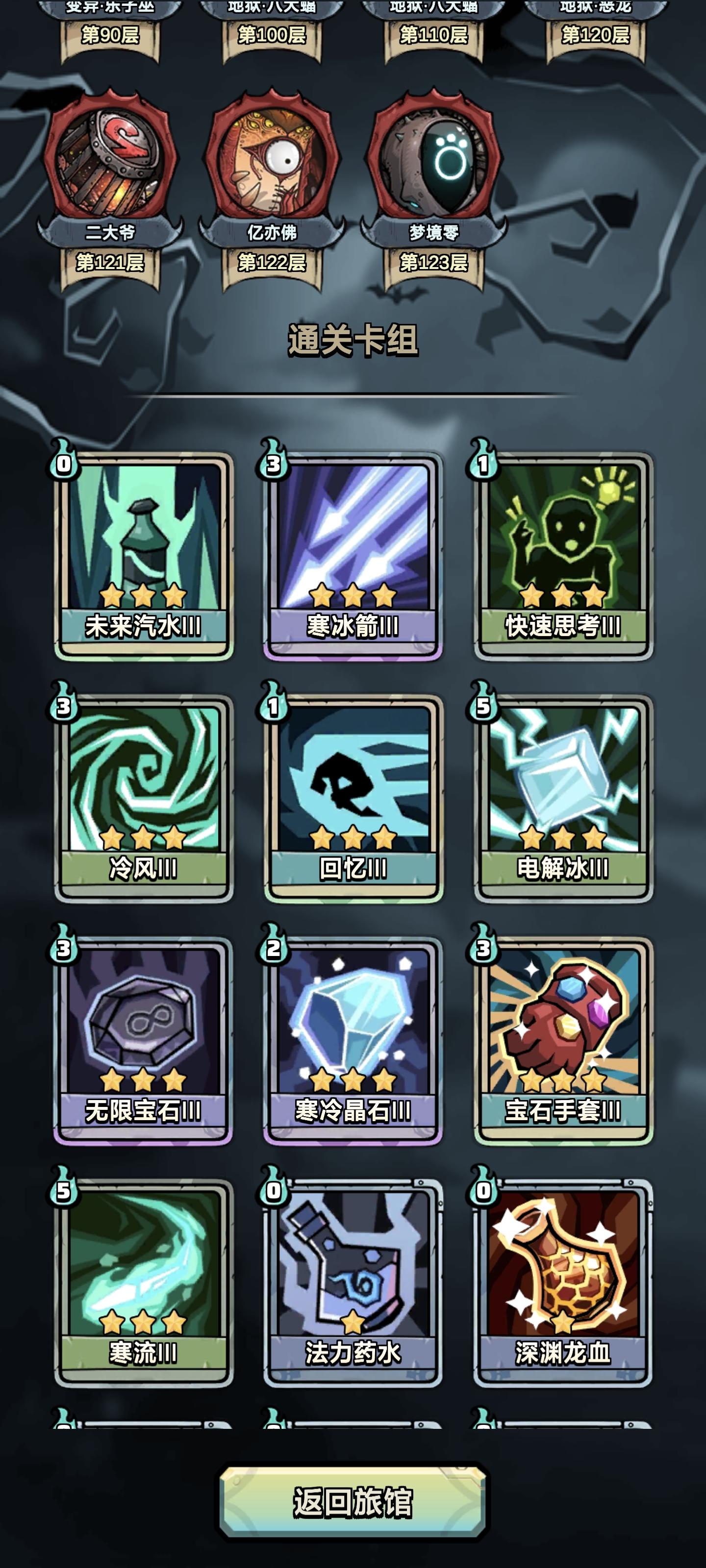Image resolution: width=706 pixels, height=1568 pixels.
Task: Click the 通关卡组 deck title
Action: tap(353, 341)
